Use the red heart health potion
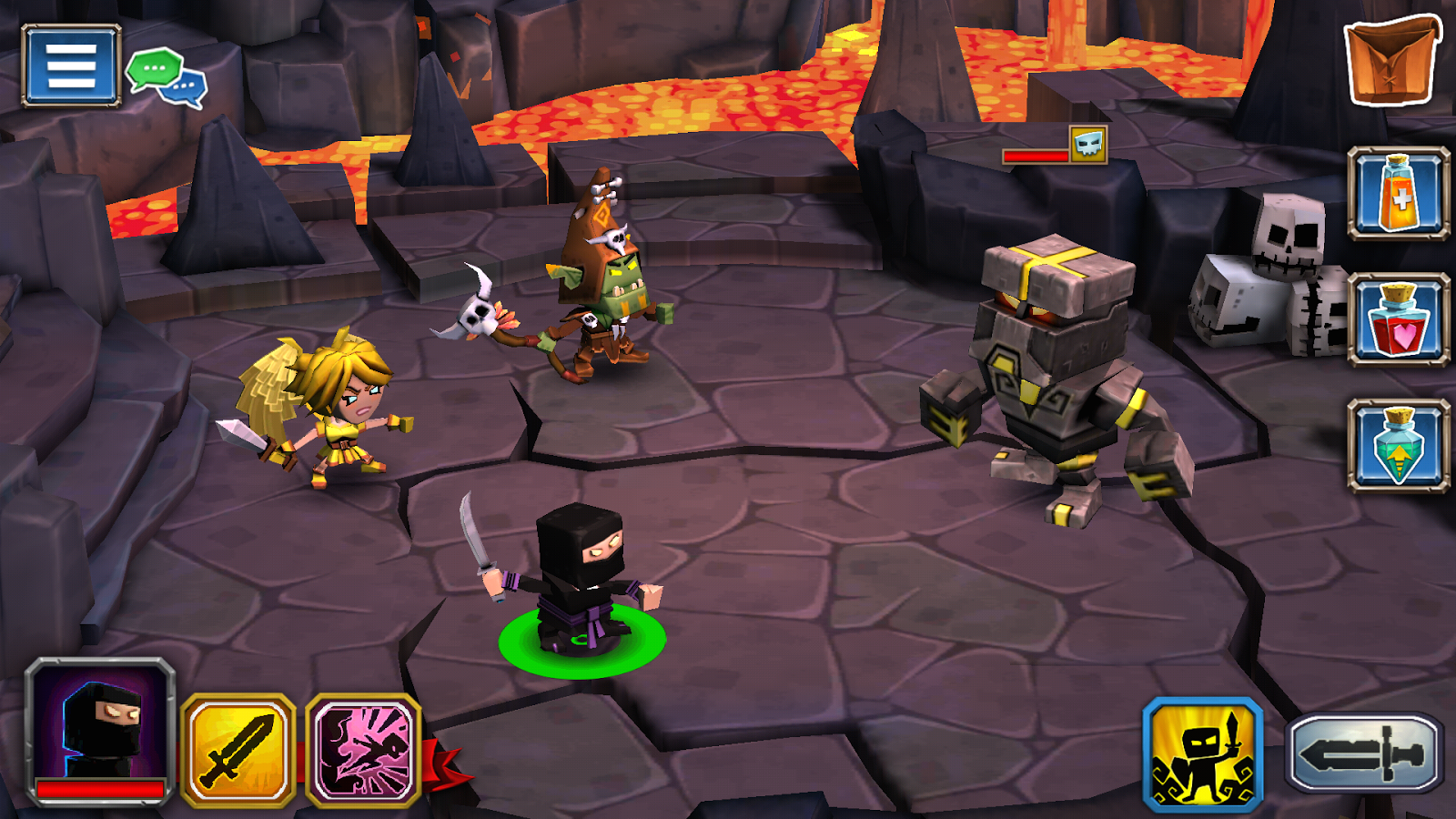Screen dimensions: 1456x819 click(1398, 319)
